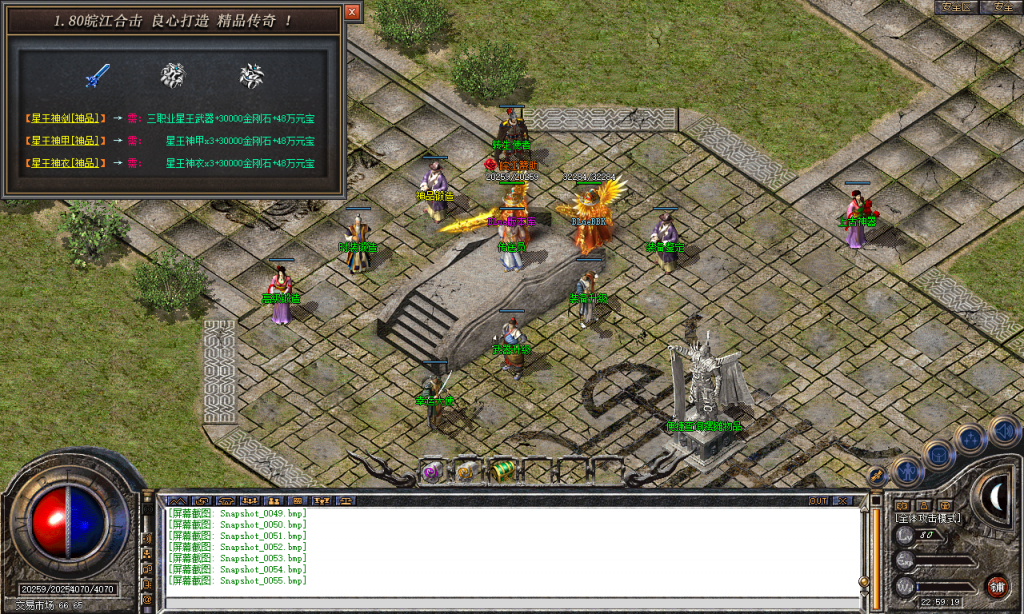Close the forging panel with the red X
The width and height of the screenshot is (1024, 614).
(x=352, y=11)
